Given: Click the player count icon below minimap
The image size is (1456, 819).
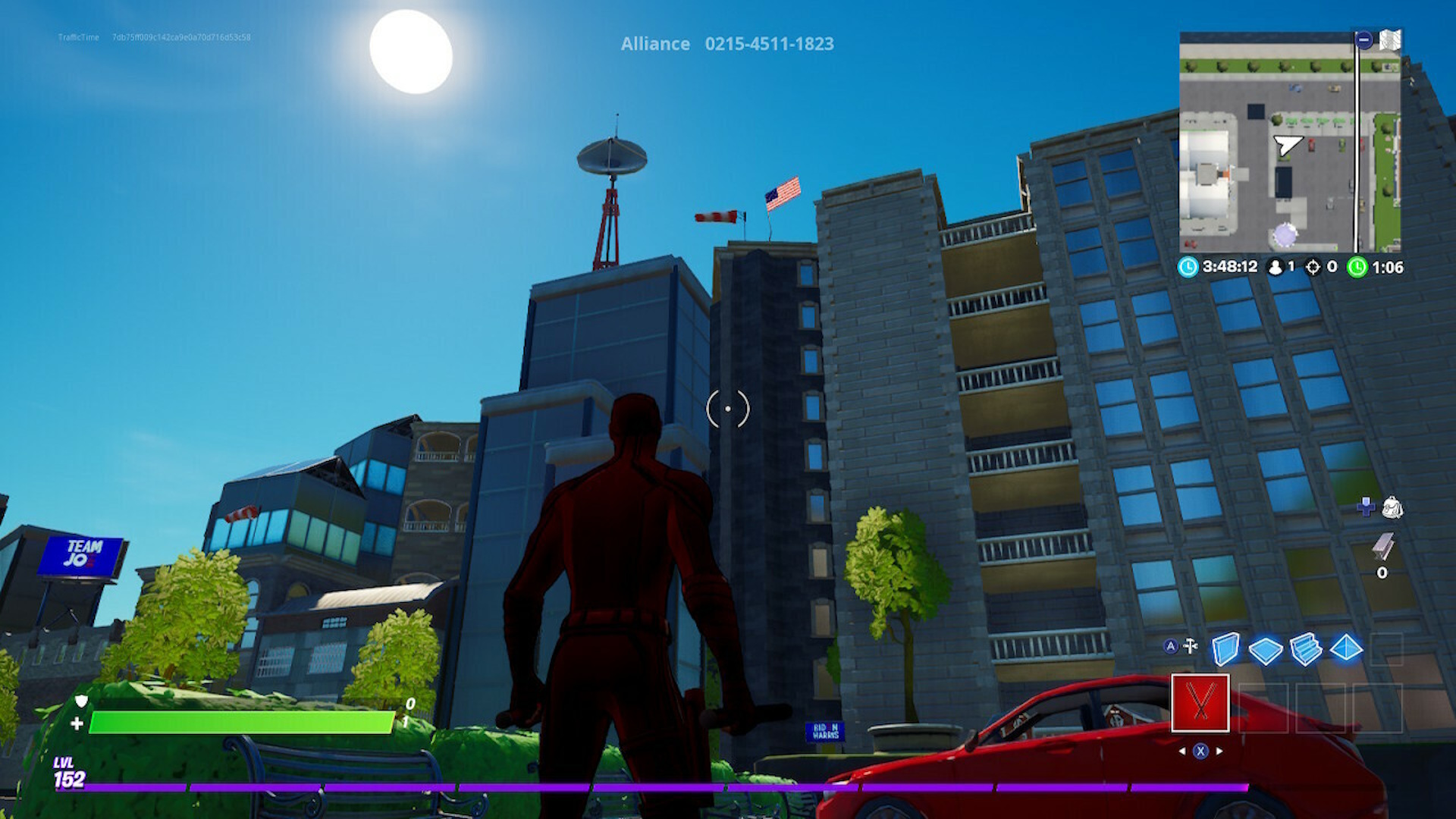Looking at the screenshot, I should tap(1276, 266).
